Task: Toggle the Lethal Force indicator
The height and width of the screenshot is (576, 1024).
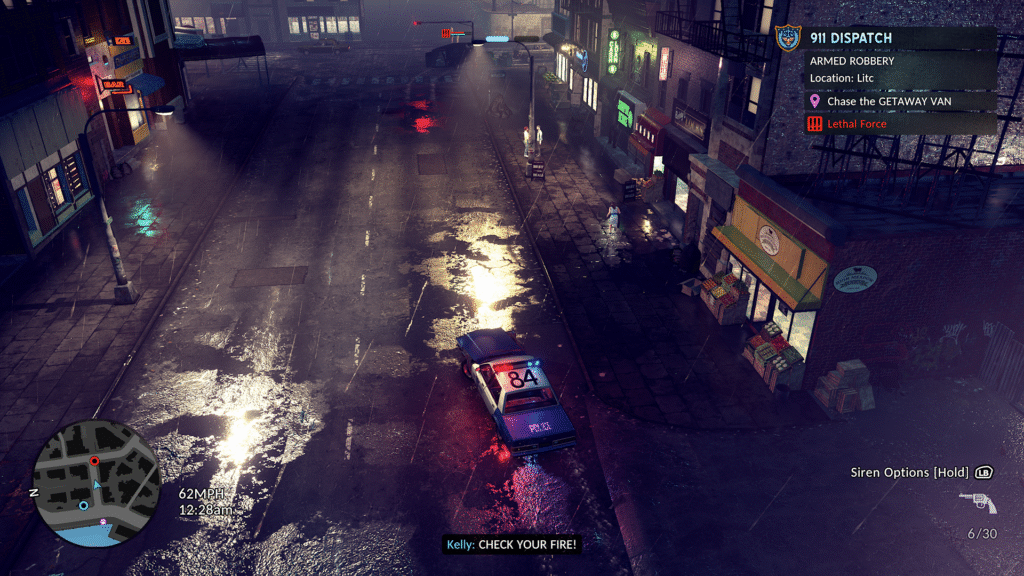Action: (x=857, y=124)
